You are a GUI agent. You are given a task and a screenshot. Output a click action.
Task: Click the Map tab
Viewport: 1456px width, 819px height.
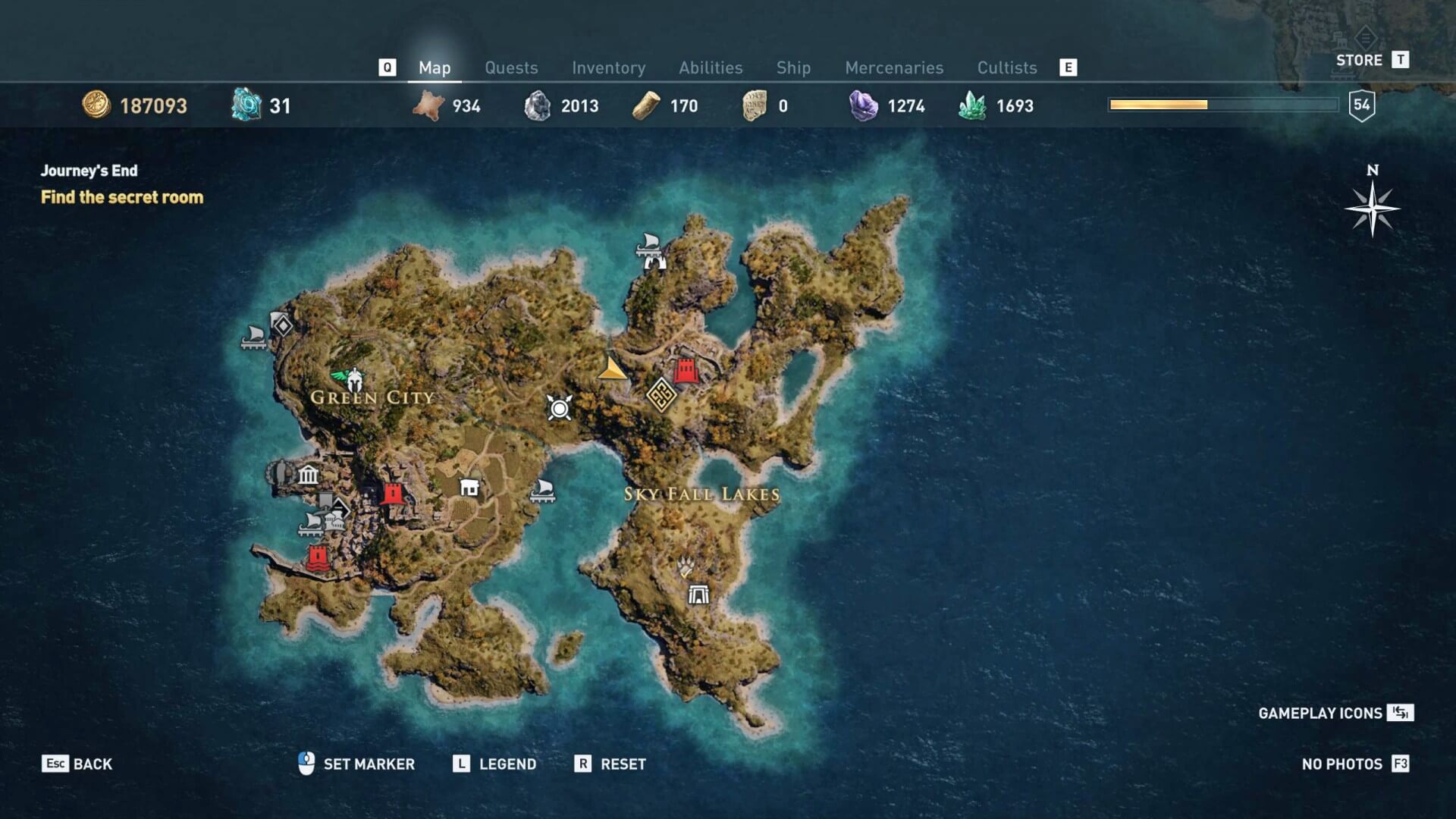click(435, 68)
